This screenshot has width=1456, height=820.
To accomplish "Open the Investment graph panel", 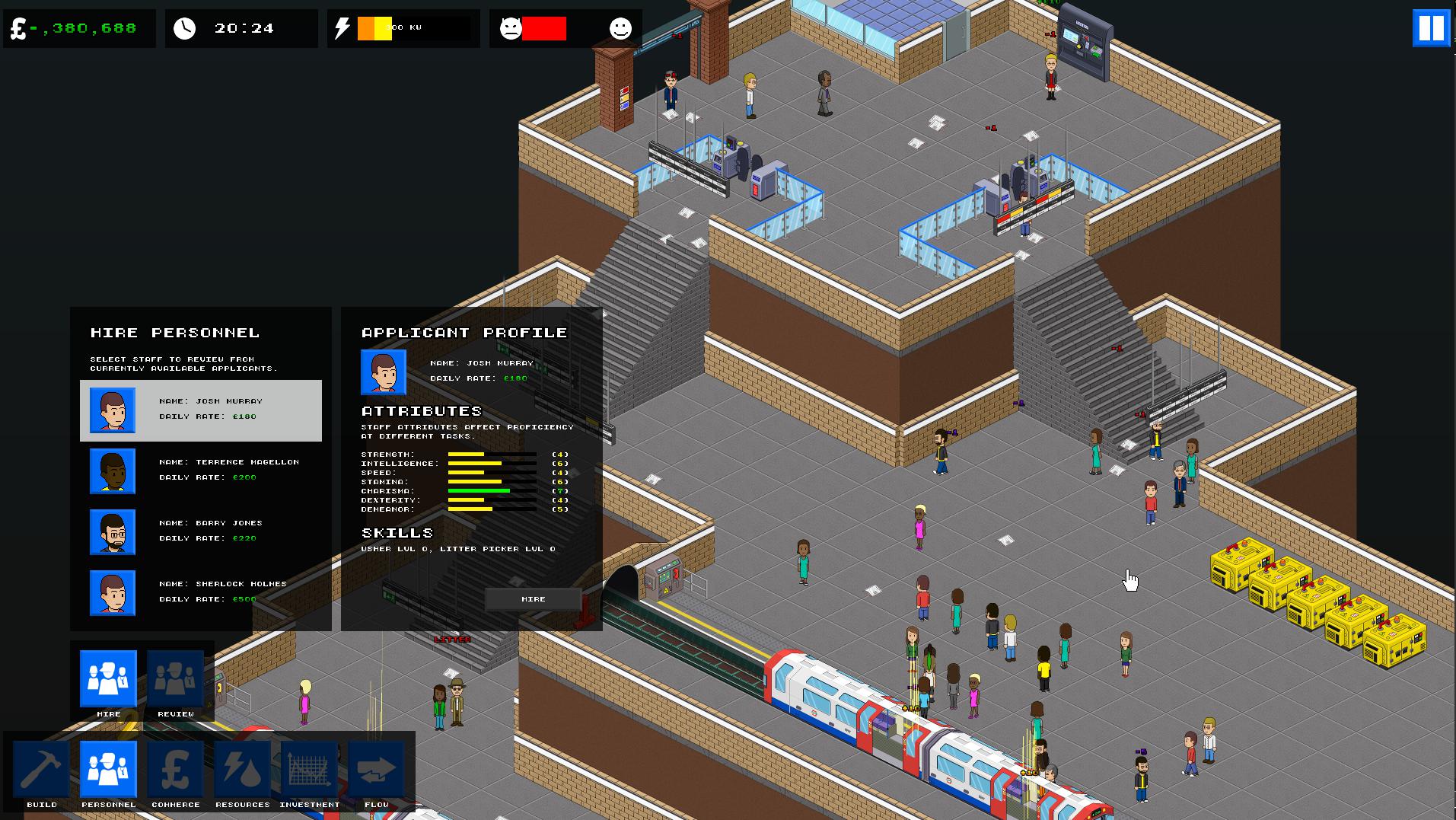I will (x=309, y=771).
